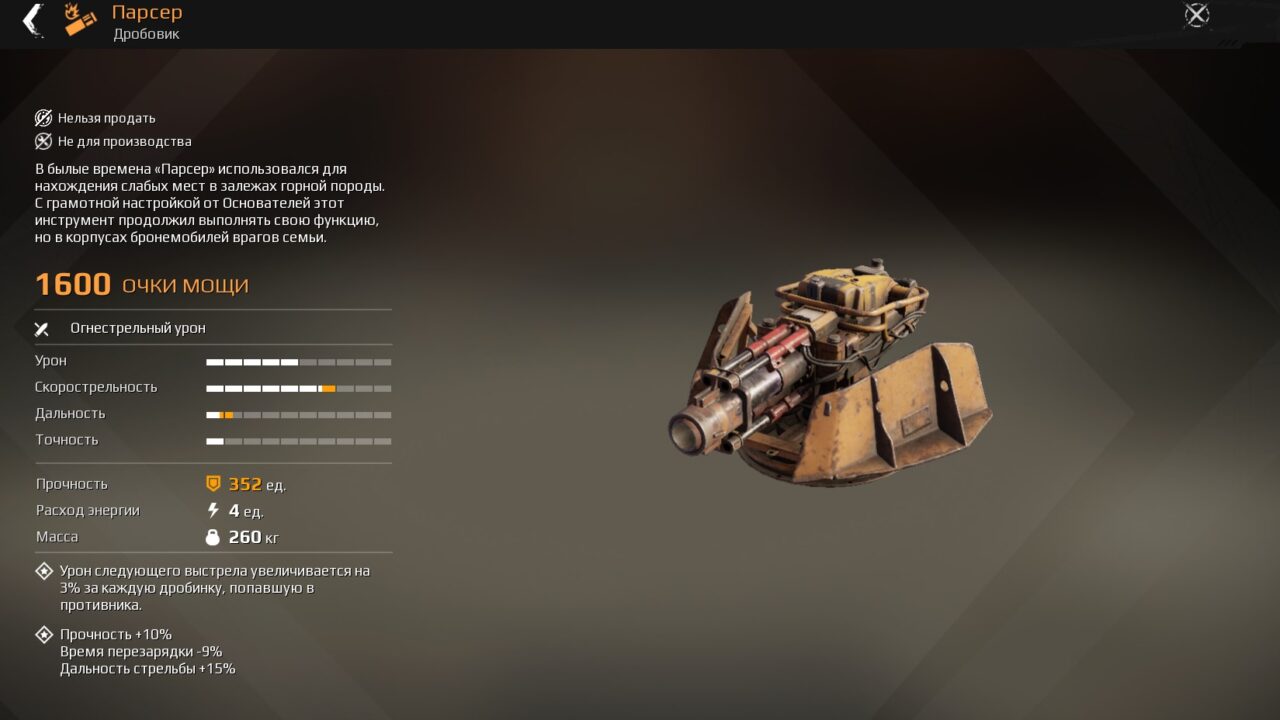Go back using the top-left arrow
Screen dimensions: 1280x720
tap(33, 20)
